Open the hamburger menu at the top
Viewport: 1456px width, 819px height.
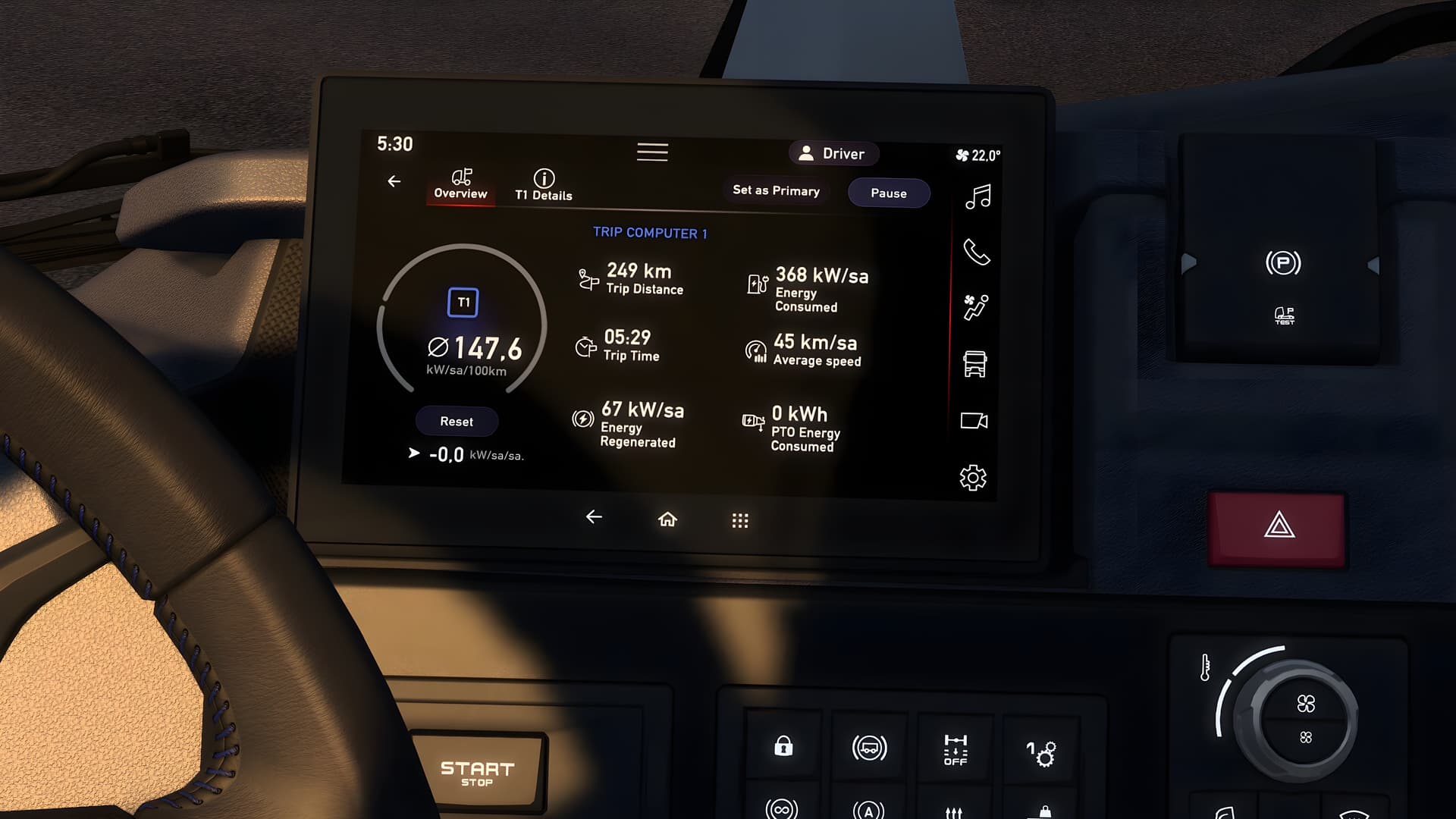pyautogui.click(x=652, y=152)
